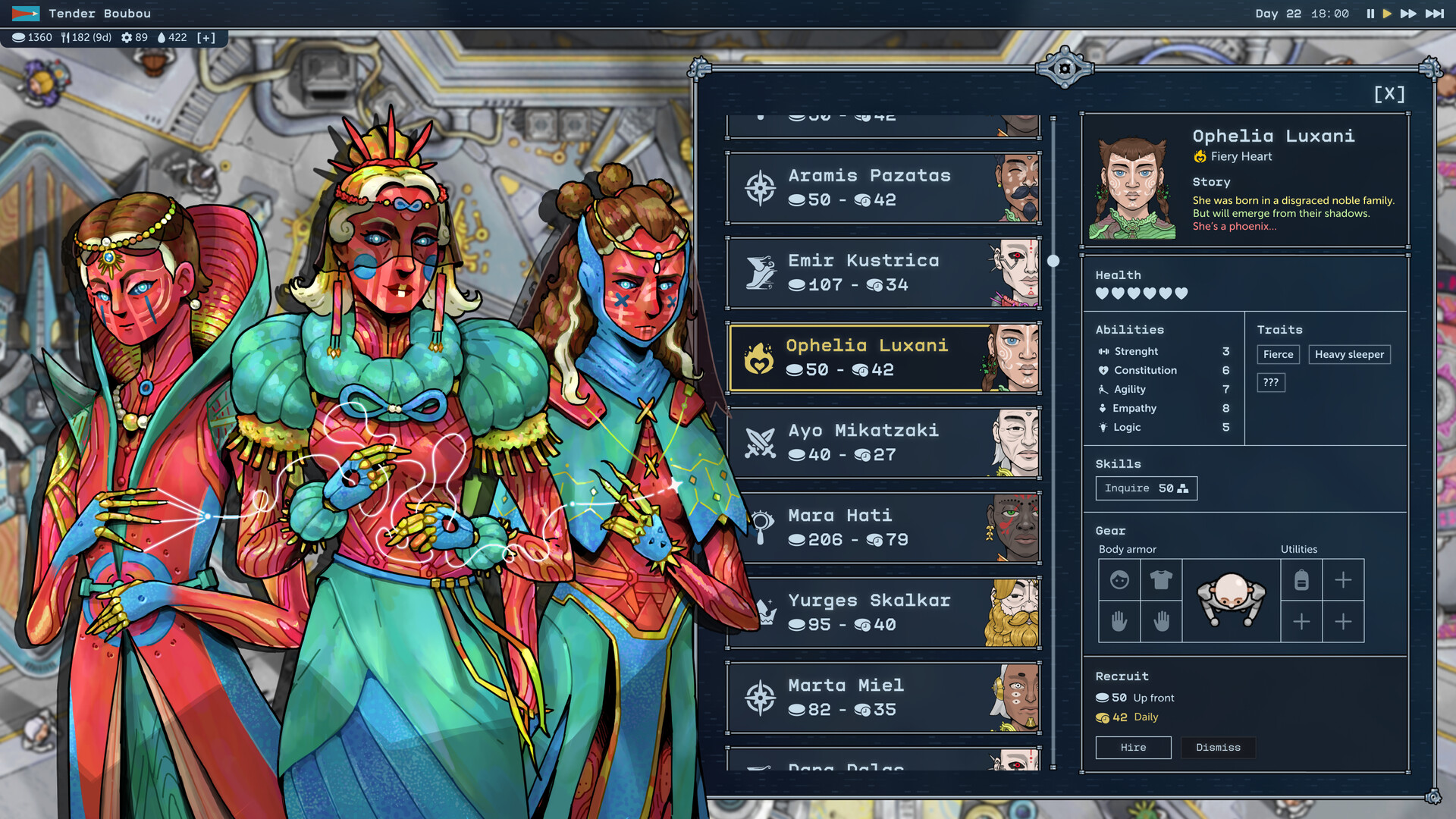1456x819 pixels.
Task: Click the recruit list scrollbar
Action: pos(1053,260)
